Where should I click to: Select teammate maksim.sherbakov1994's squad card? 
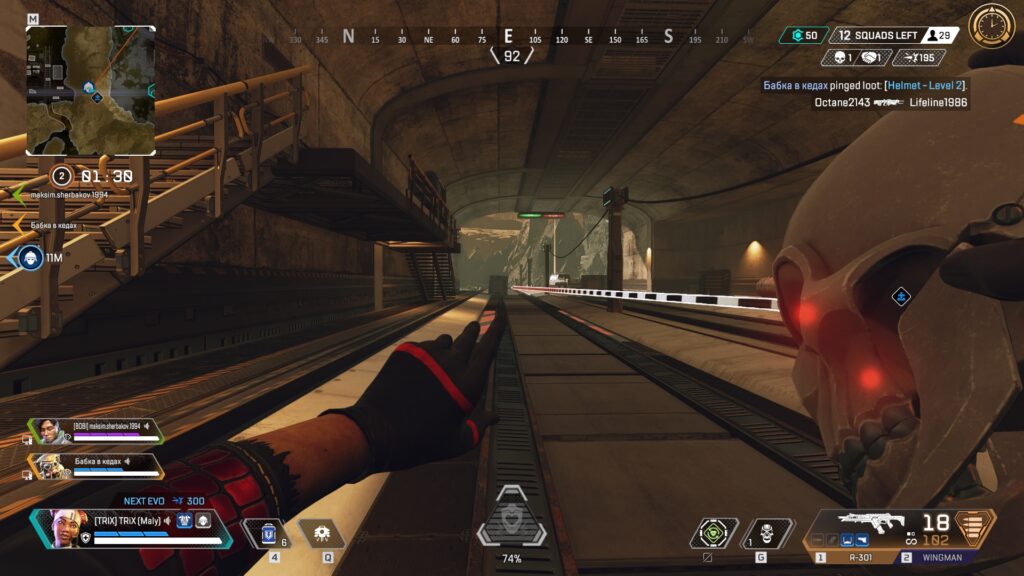click(x=94, y=432)
